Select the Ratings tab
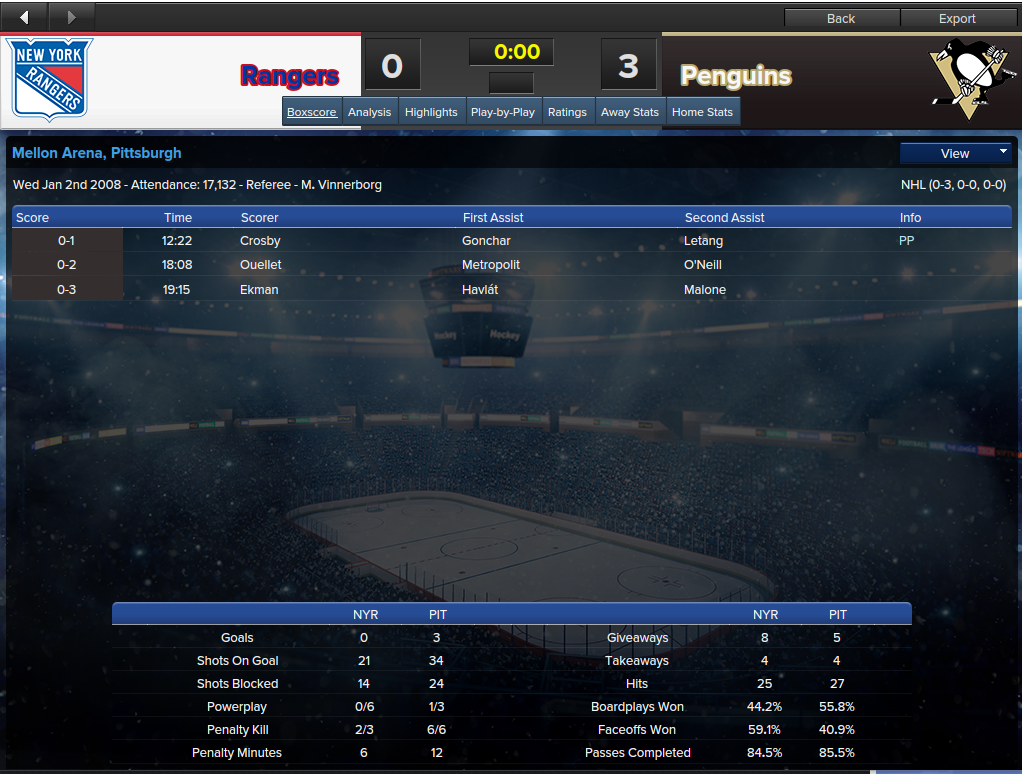Image resolution: width=1022 pixels, height=774 pixels. click(567, 112)
